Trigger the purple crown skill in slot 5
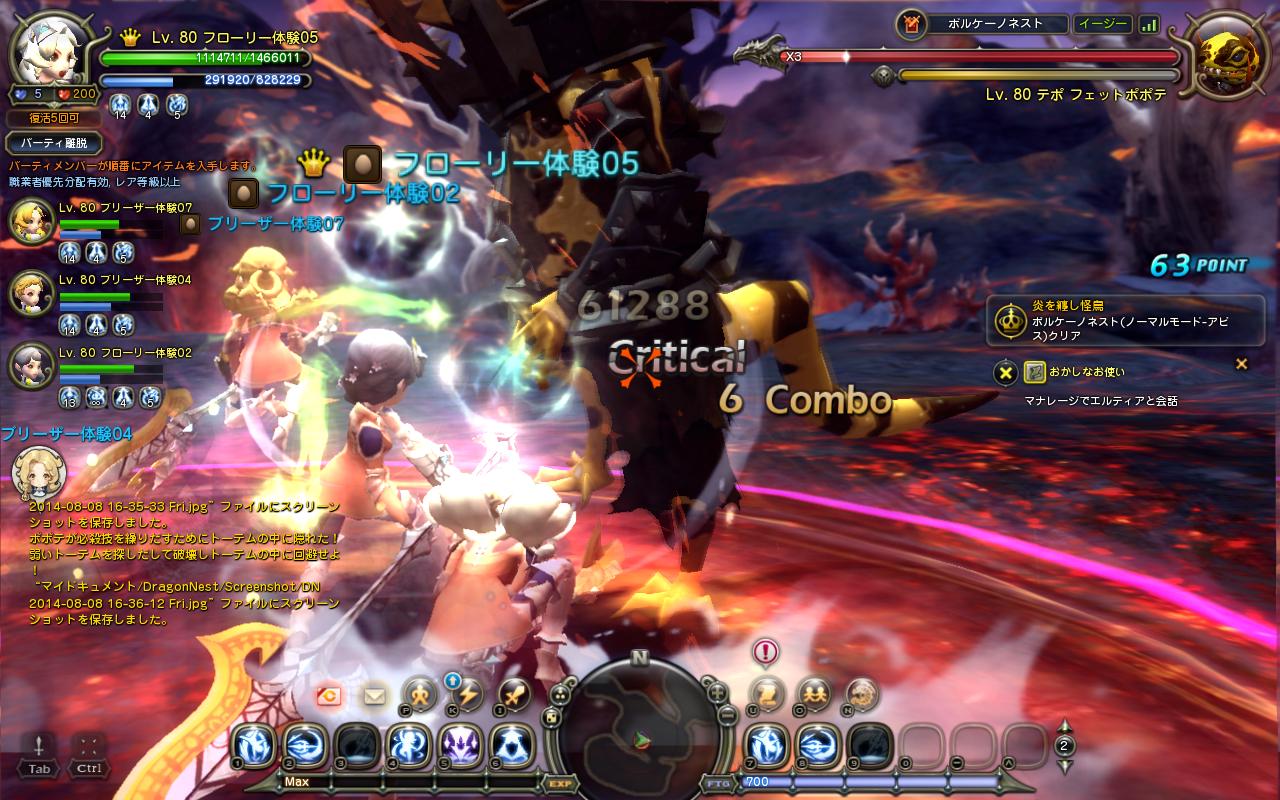The height and width of the screenshot is (800, 1280). coord(462,746)
